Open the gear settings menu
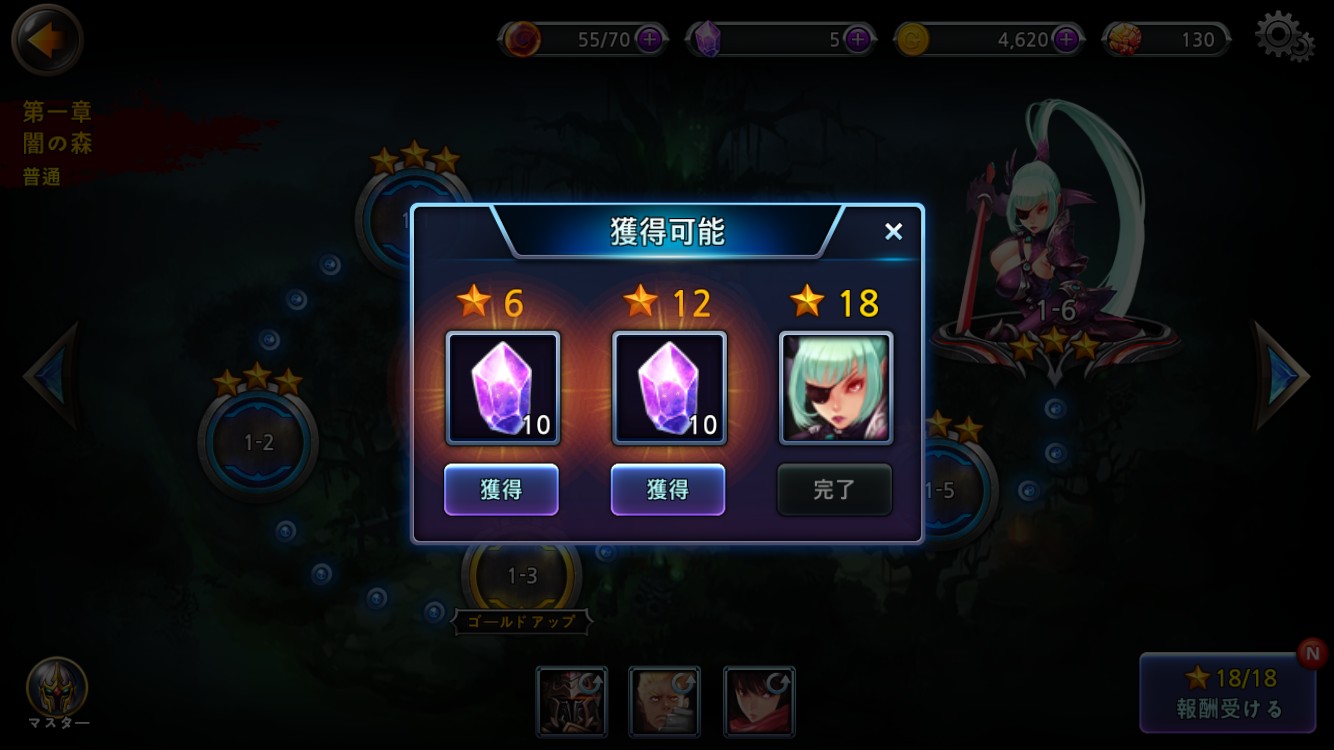The width and height of the screenshot is (1334, 750). click(1283, 37)
